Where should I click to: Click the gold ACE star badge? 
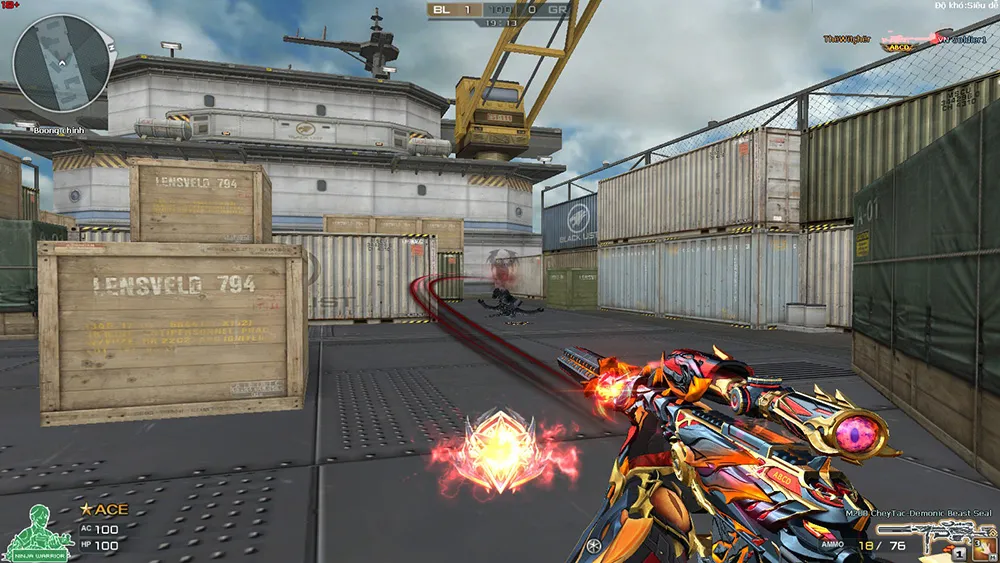click(x=86, y=511)
